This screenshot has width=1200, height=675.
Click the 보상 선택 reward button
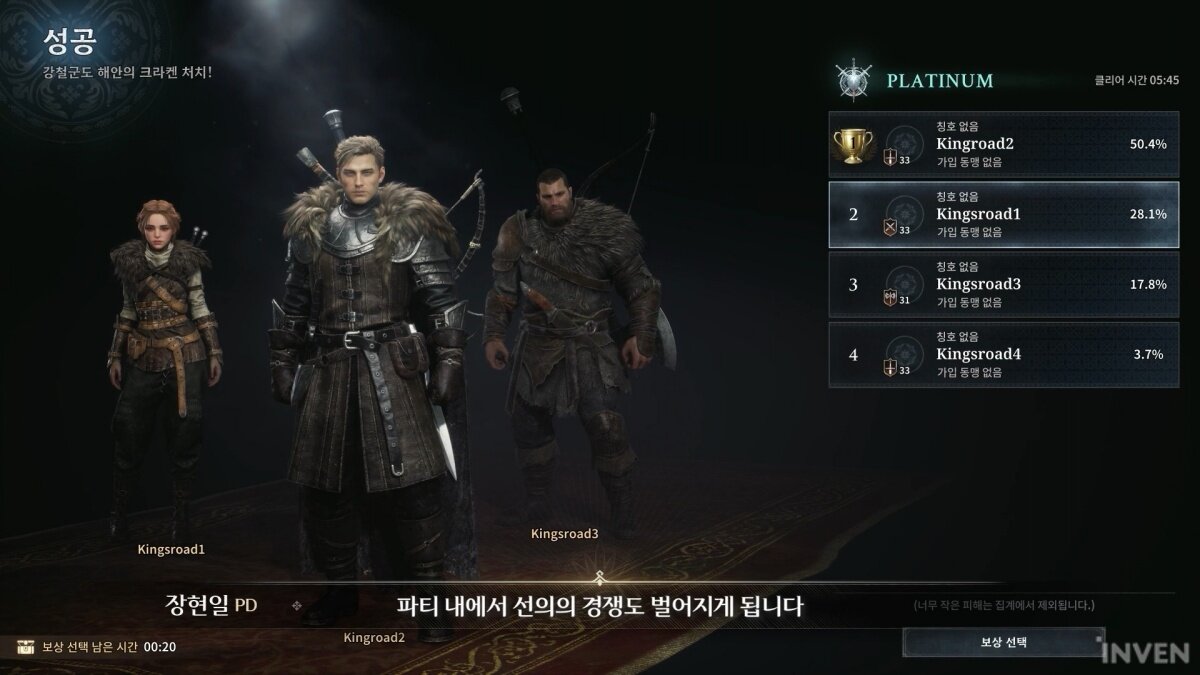click(x=1003, y=641)
